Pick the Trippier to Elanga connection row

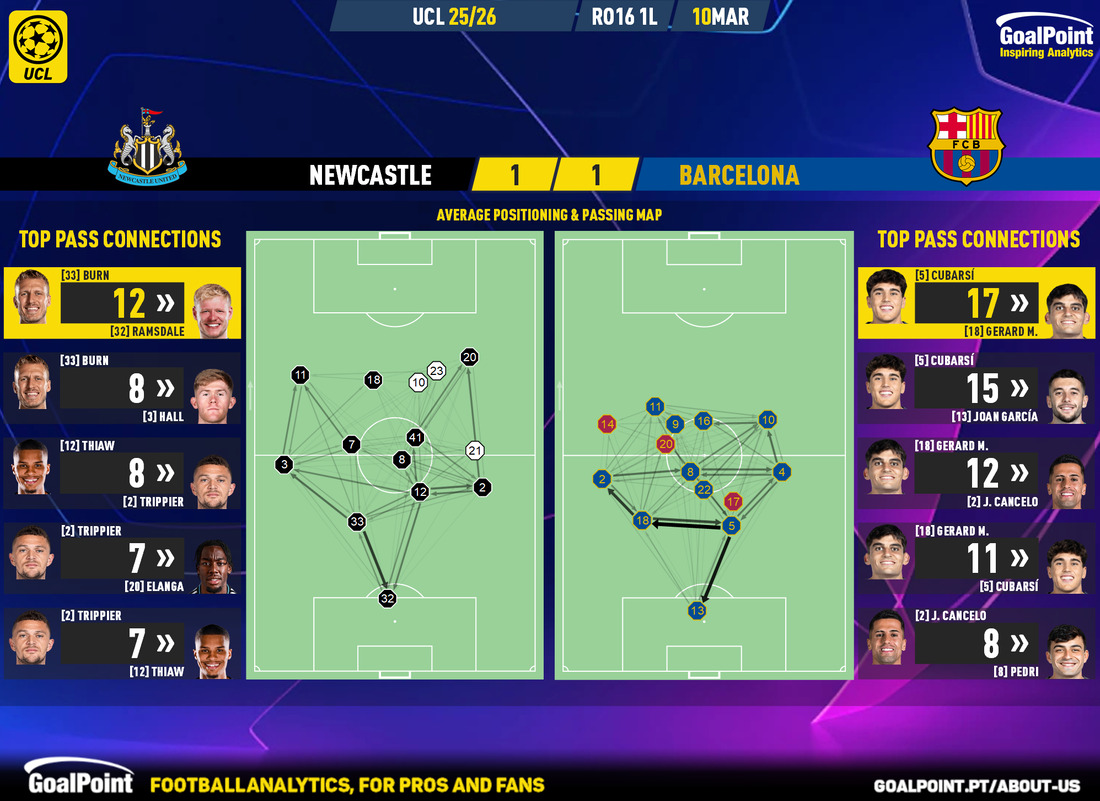[x=122, y=559]
